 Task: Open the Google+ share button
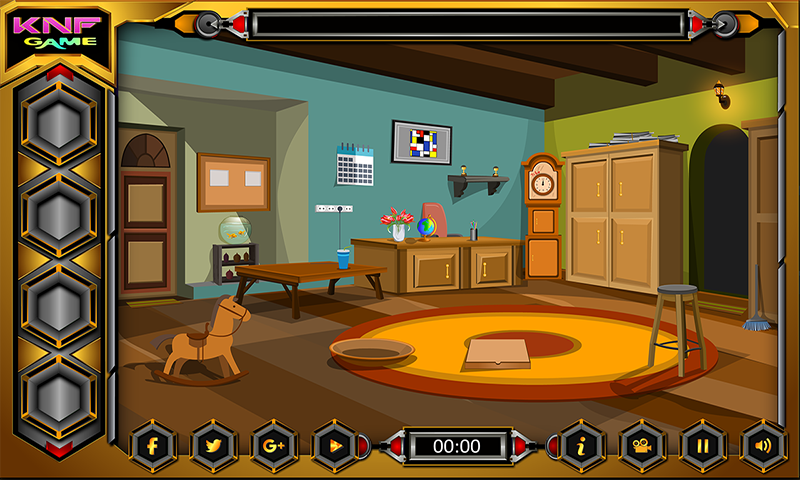[x=274, y=446]
